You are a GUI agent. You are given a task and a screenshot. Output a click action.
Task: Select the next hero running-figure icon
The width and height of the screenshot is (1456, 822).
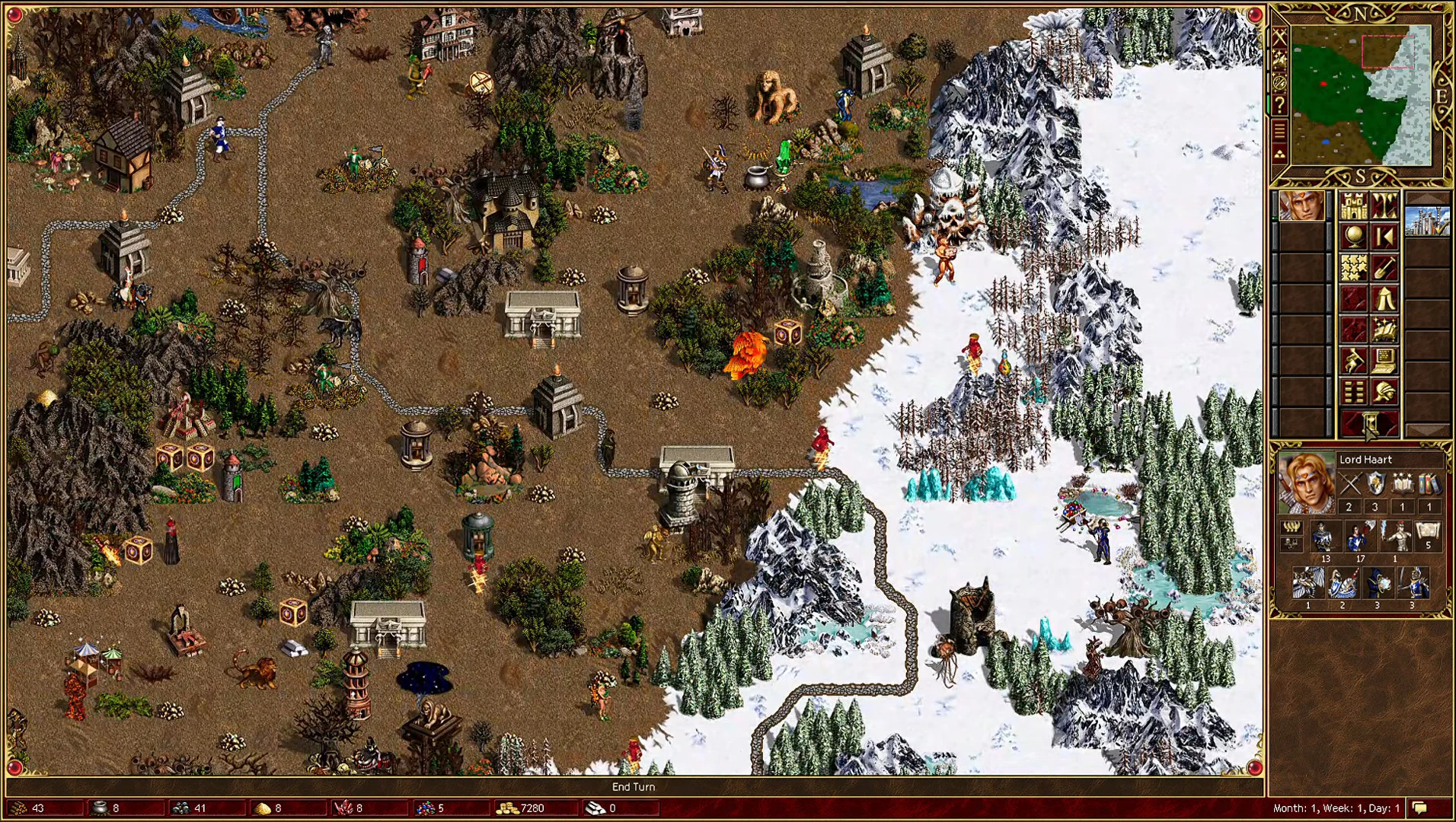(x=1355, y=361)
